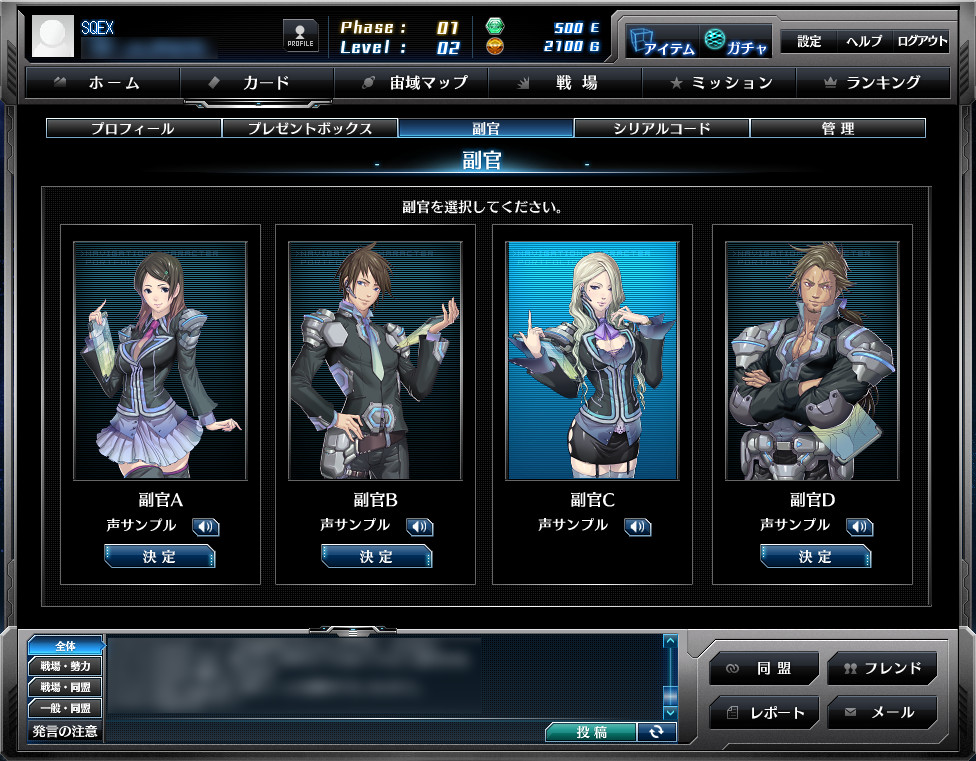The width and height of the screenshot is (976, 761).
Task: Open the アイテム shop button
Action: (x=661, y=41)
